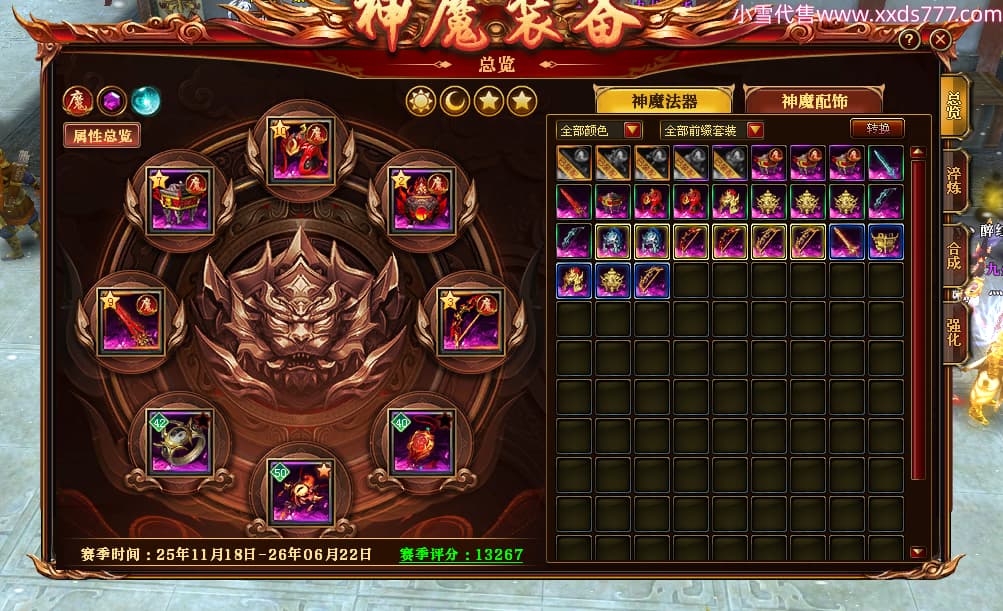Viewport: 1003px width, 611px height.
Task: Choose the equipped cauldron slot with star 1
Action: [x=180, y=200]
